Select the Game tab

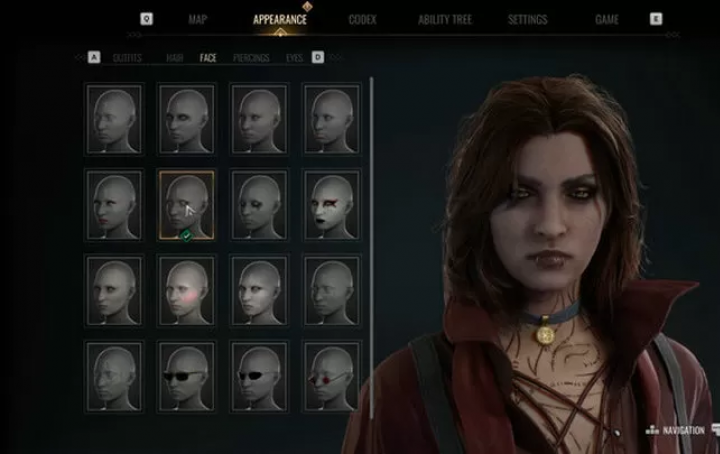pos(607,19)
